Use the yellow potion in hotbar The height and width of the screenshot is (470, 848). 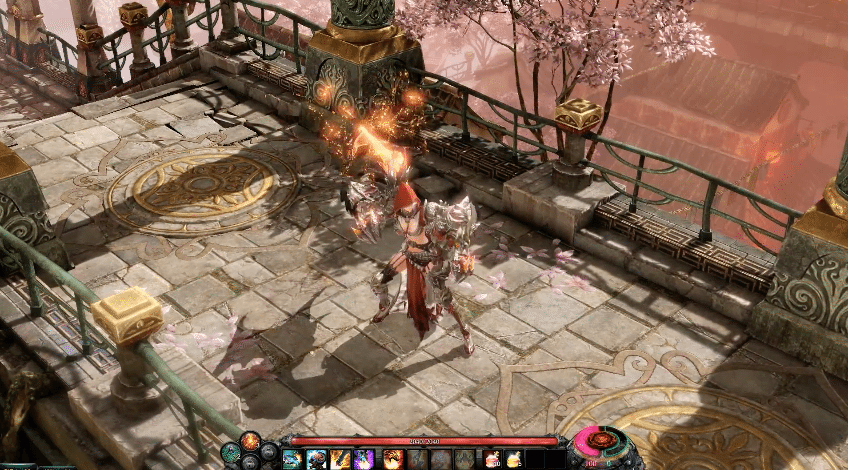coord(513,458)
